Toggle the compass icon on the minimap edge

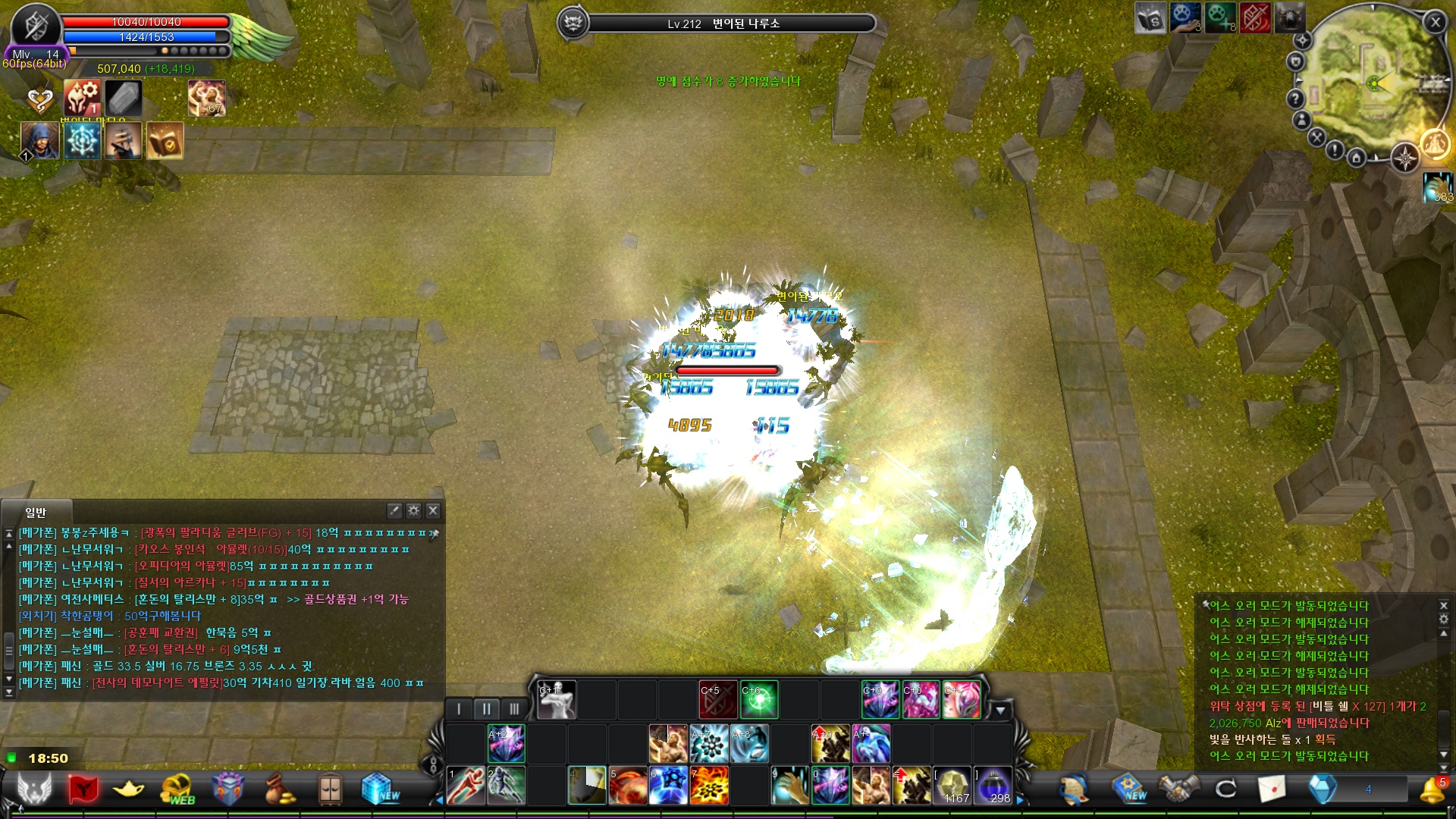pyautogui.click(x=1405, y=158)
